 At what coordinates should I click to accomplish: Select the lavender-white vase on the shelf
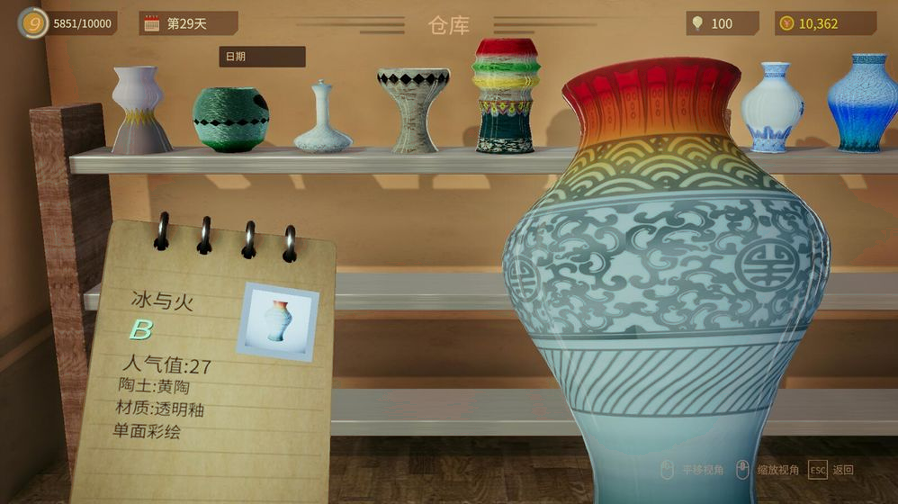(140, 110)
